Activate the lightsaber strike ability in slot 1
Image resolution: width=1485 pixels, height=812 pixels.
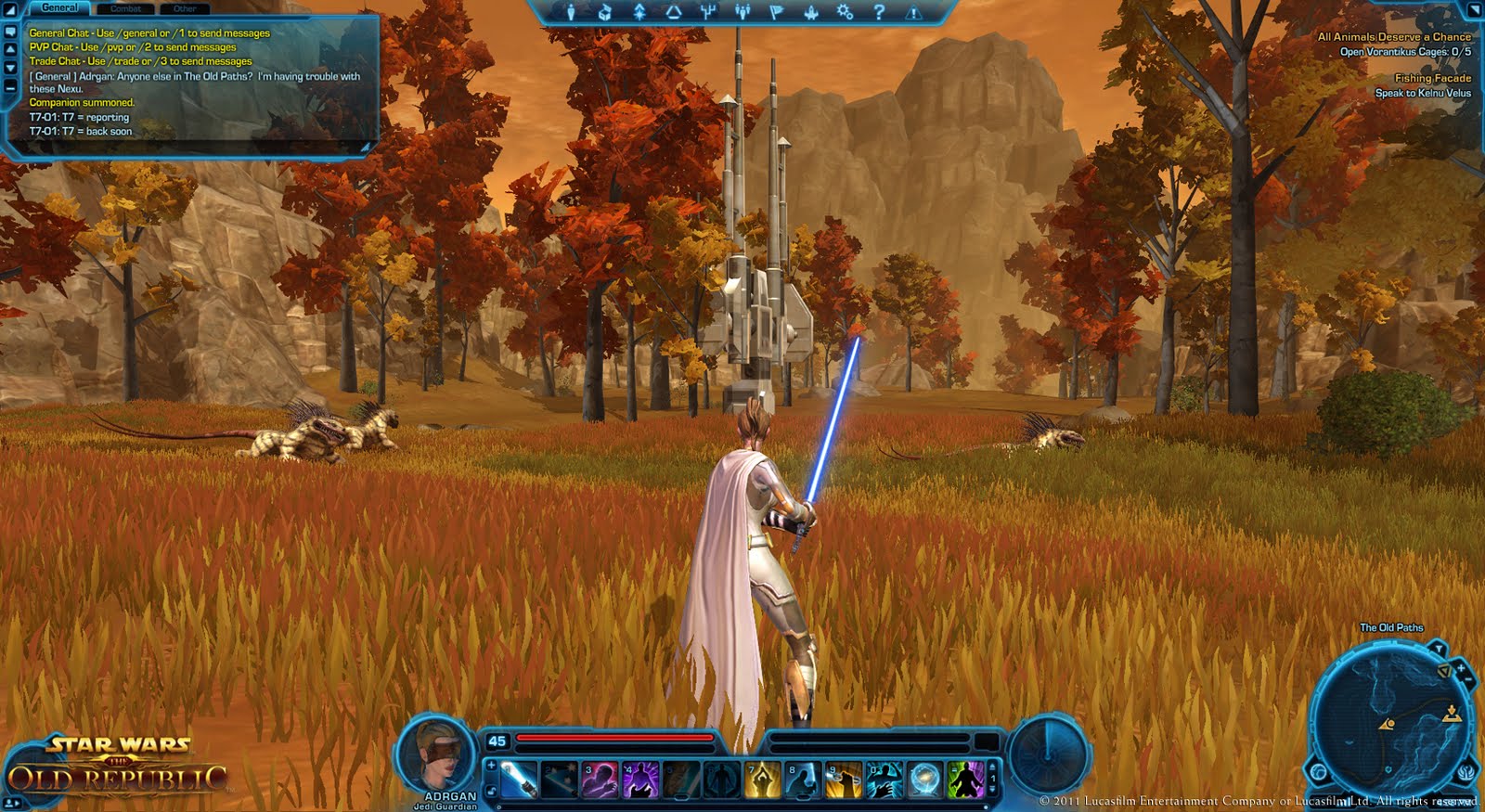[519, 780]
